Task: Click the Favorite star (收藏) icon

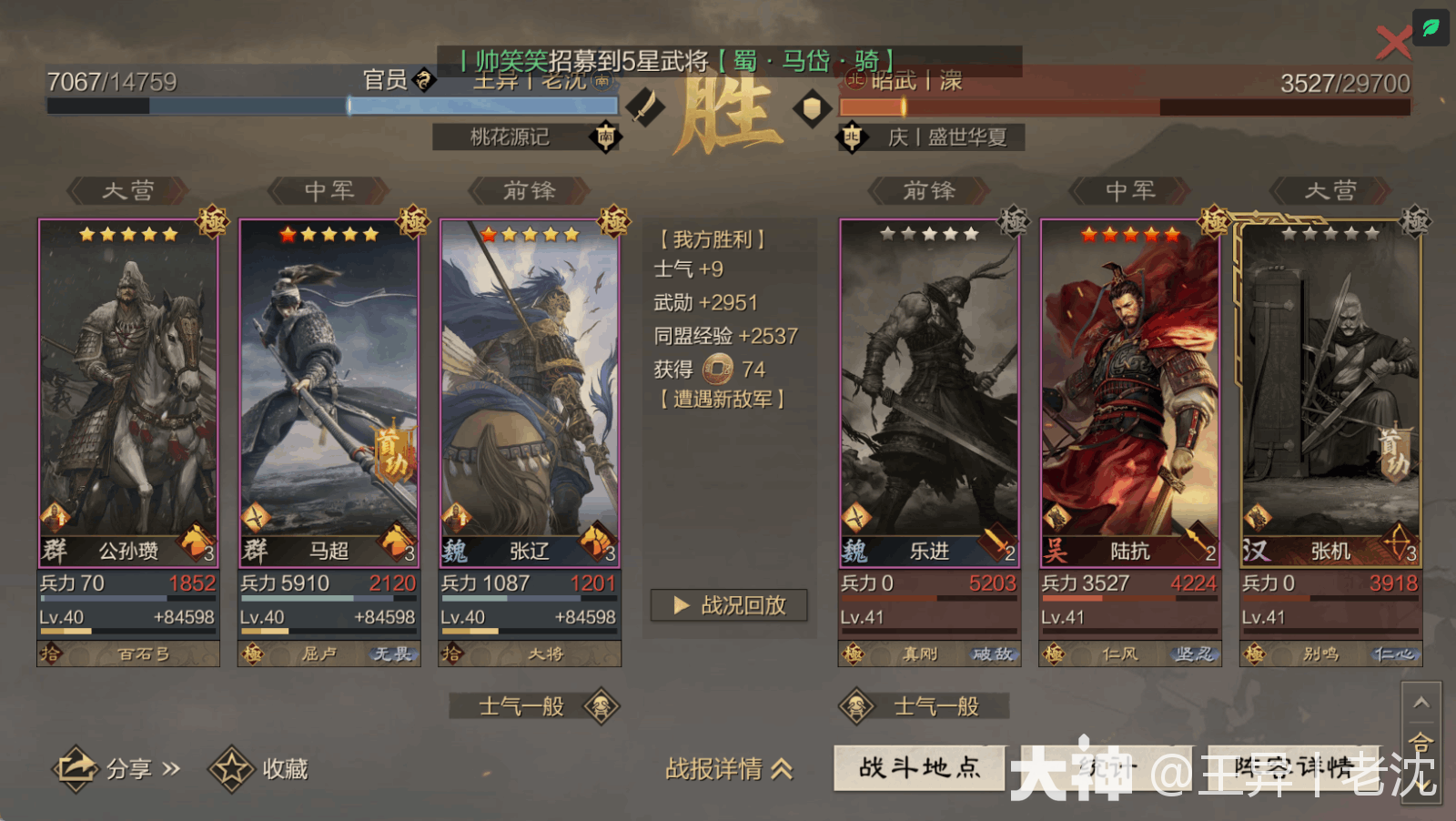Action: [231, 769]
